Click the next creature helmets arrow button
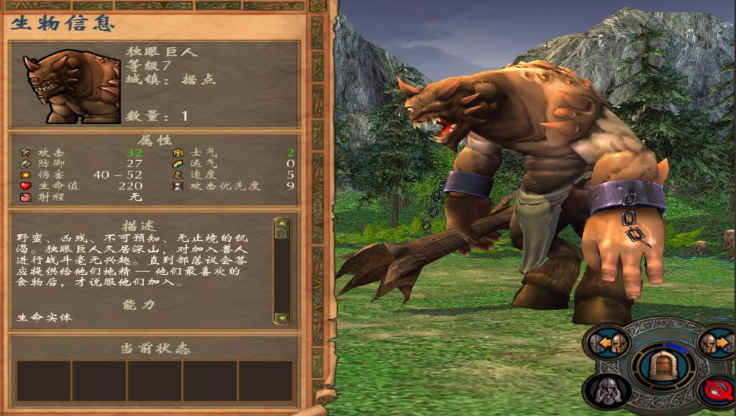This screenshot has width=736, height=416. coord(715,344)
